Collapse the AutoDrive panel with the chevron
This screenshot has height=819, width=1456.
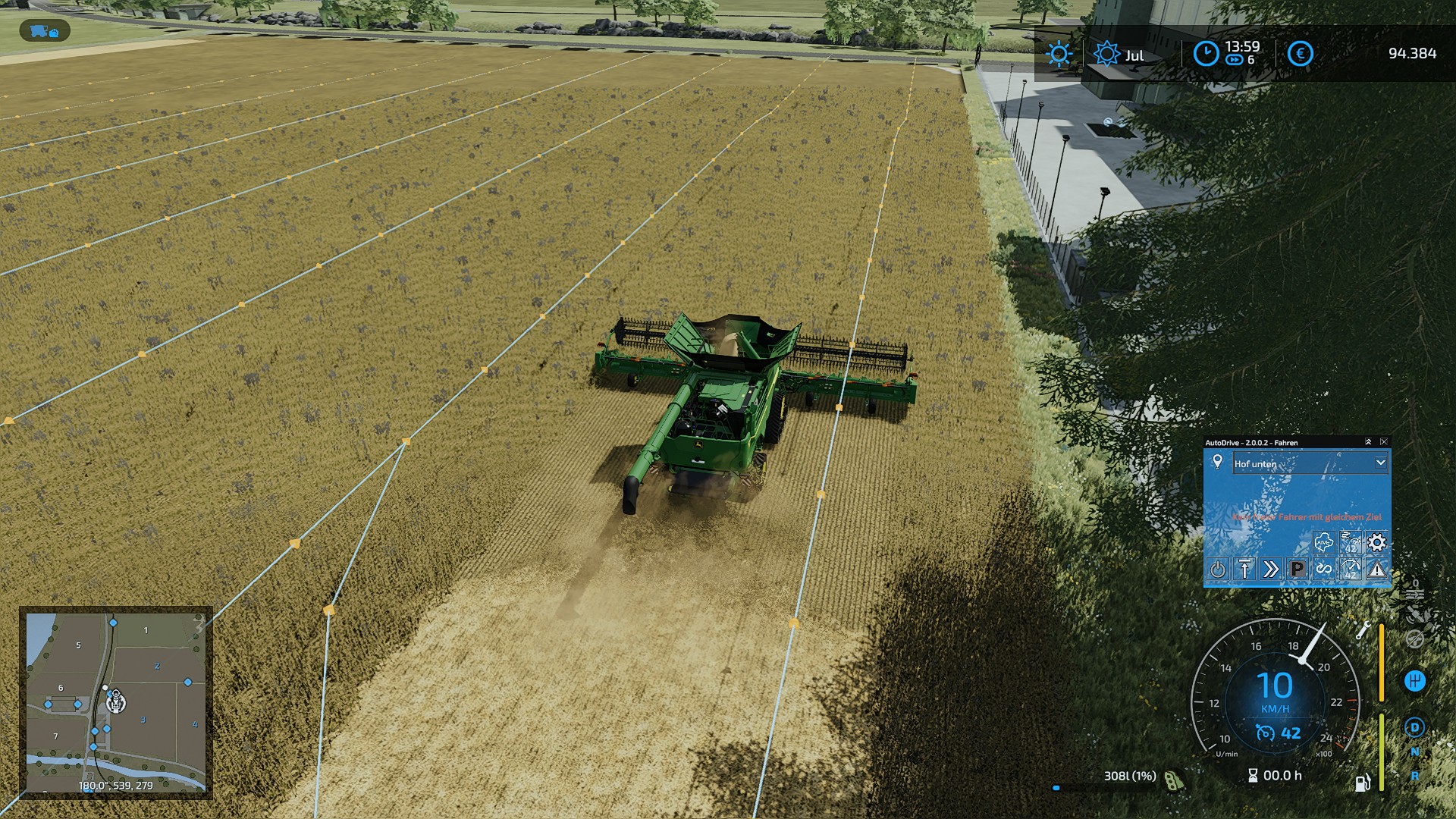[x=1368, y=441]
